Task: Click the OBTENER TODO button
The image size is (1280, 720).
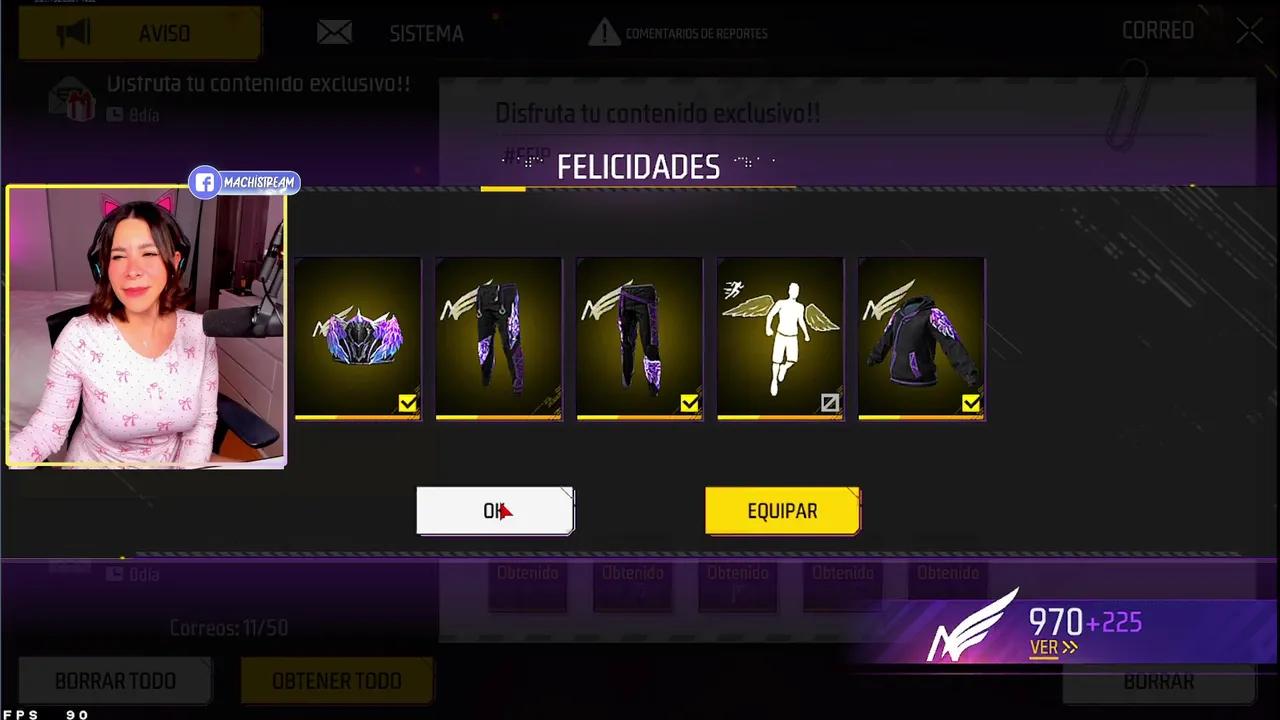Action: point(336,681)
